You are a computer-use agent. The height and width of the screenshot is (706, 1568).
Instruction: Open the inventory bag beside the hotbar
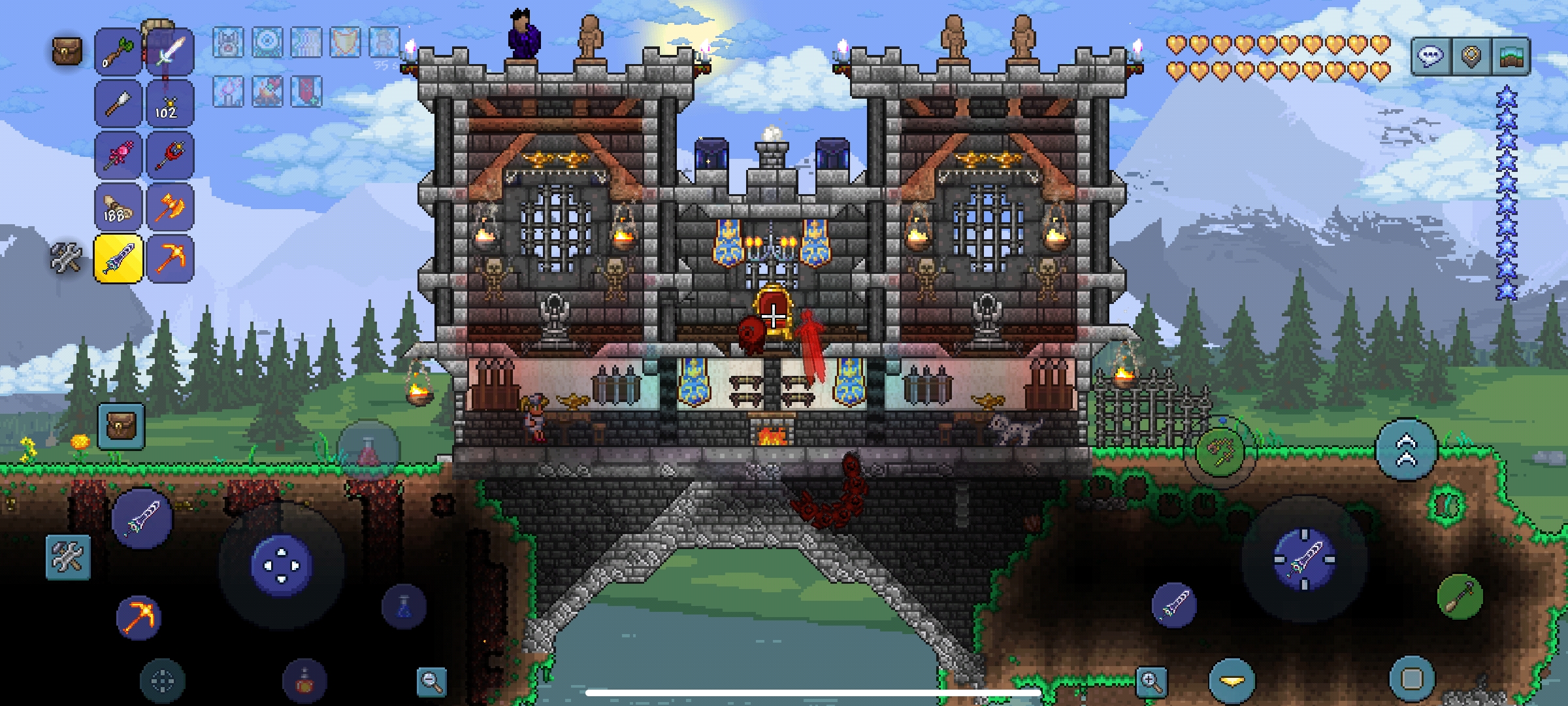(67, 51)
